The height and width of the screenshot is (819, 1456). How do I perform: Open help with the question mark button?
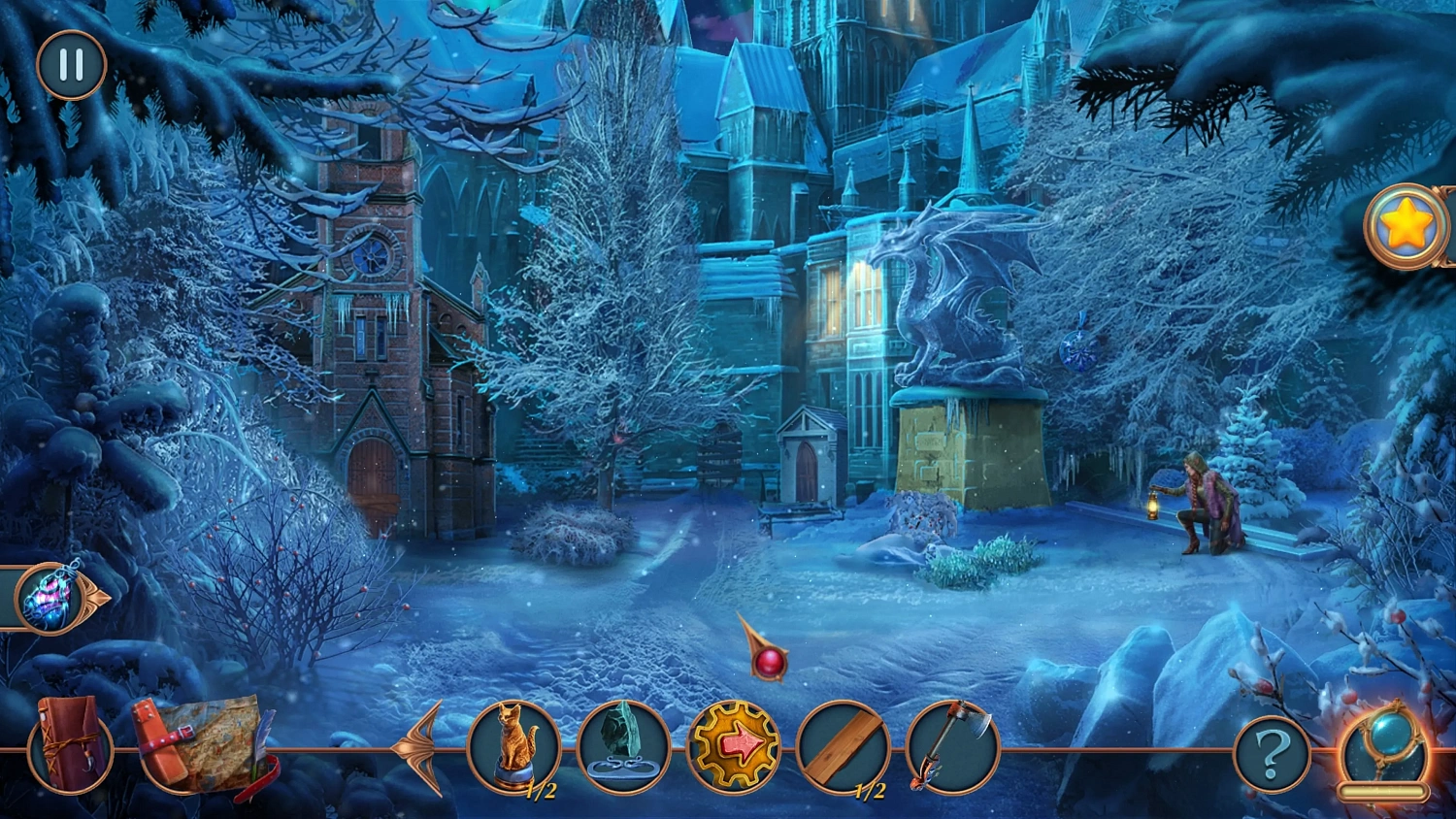coord(1272,751)
